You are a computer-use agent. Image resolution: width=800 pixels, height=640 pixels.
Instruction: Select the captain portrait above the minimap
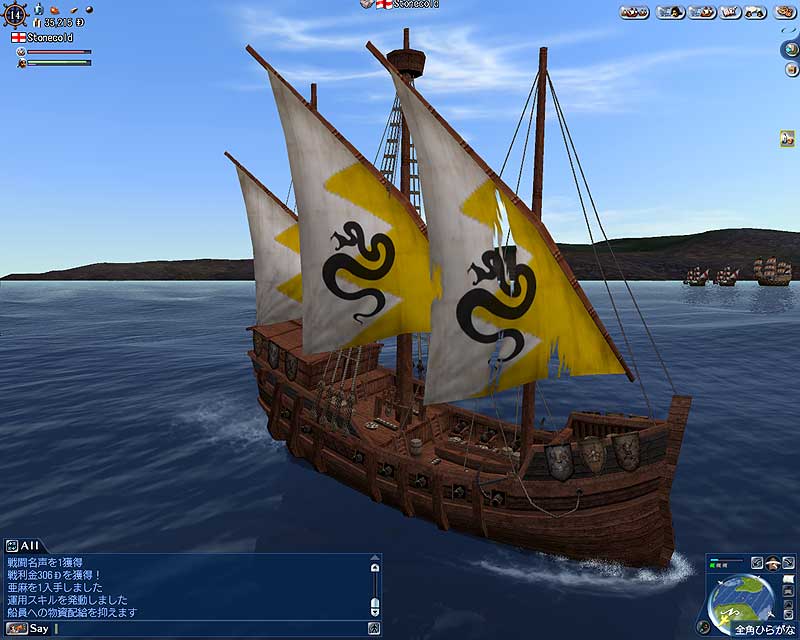click(774, 563)
